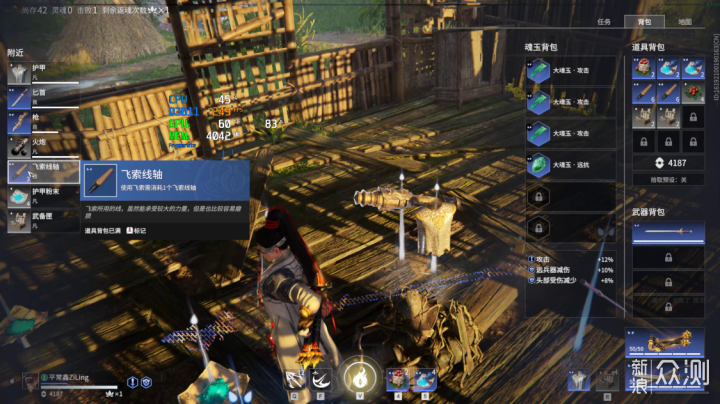The height and width of the screenshot is (404, 720).
Task: Use the flame ultimate skill icon
Action: click(359, 377)
